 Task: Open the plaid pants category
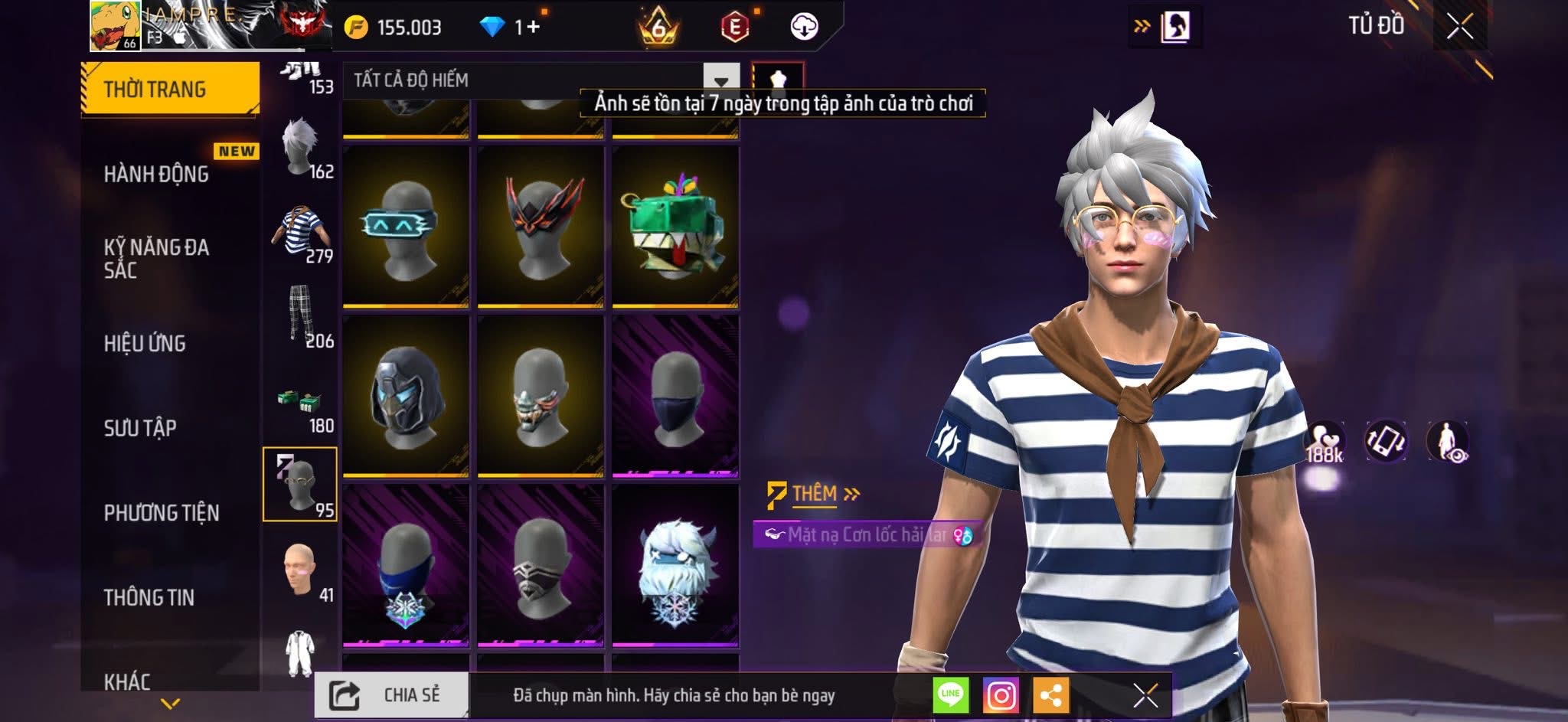(x=301, y=317)
